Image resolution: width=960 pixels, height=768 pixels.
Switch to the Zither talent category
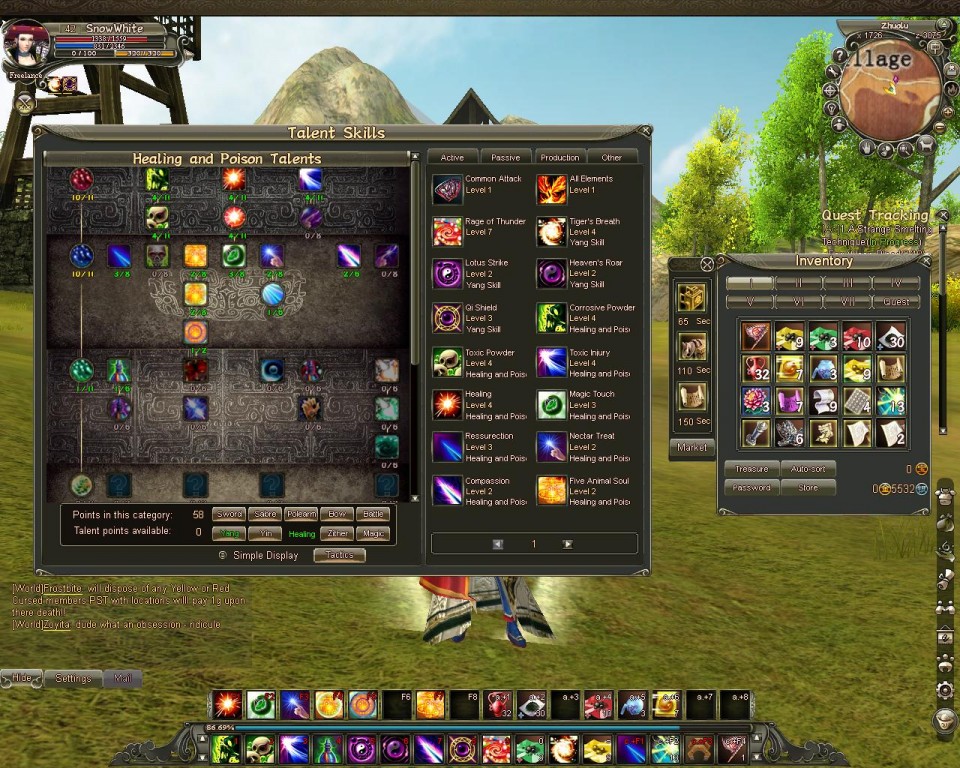pos(337,533)
